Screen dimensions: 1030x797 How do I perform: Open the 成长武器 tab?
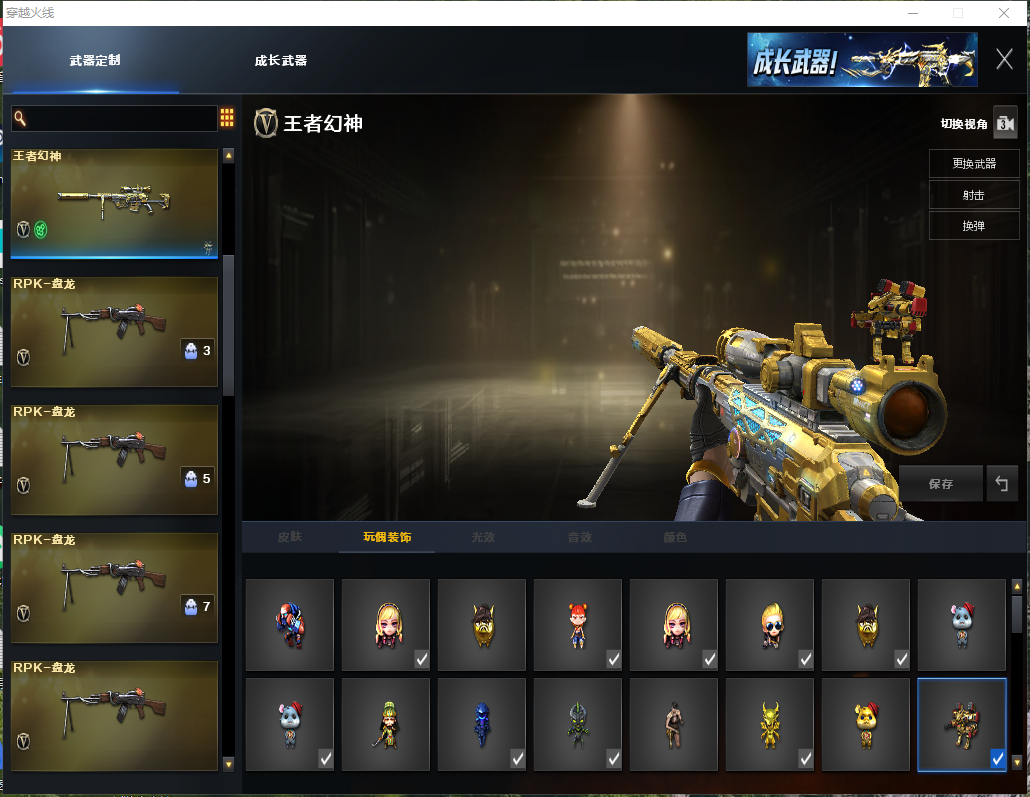[281, 61]
